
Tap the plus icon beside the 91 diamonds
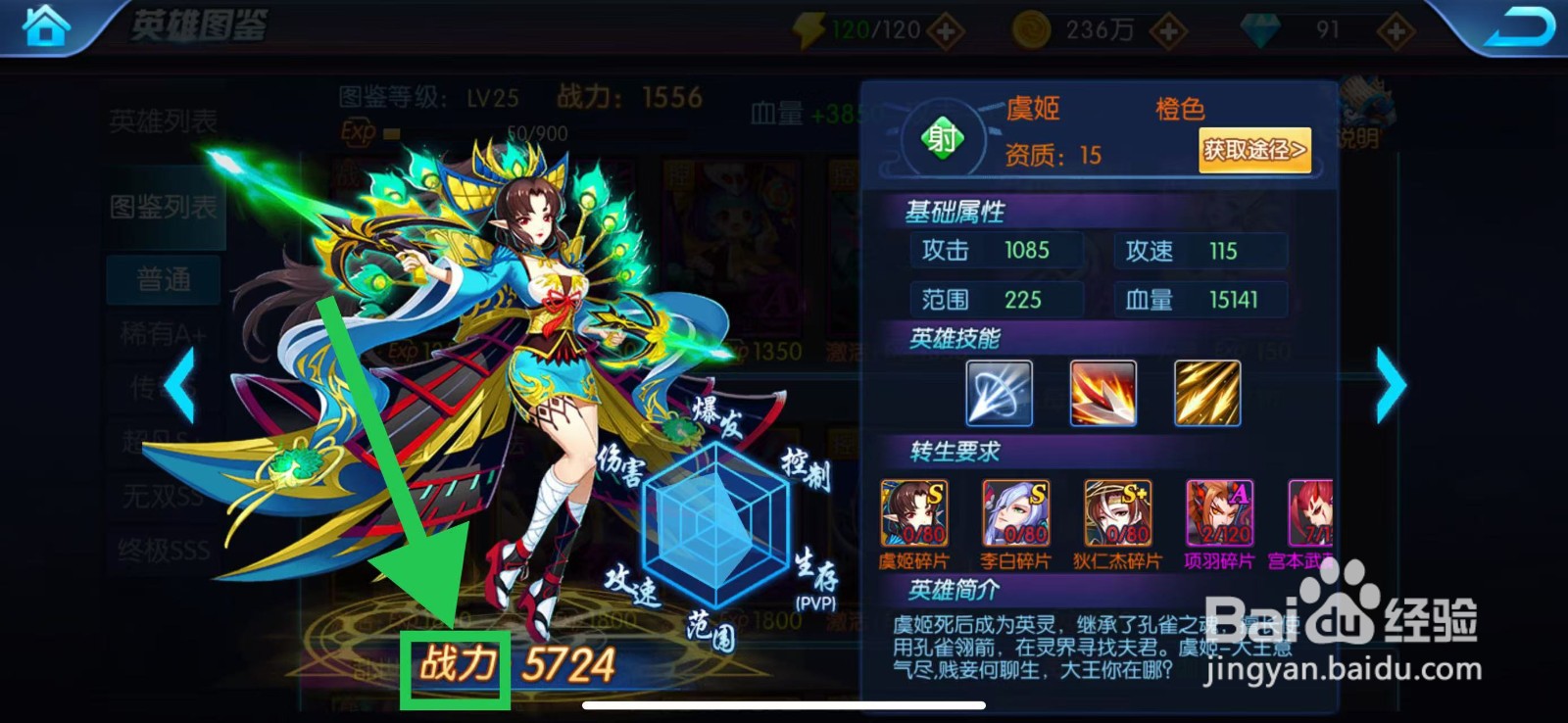coord(1396,29)
